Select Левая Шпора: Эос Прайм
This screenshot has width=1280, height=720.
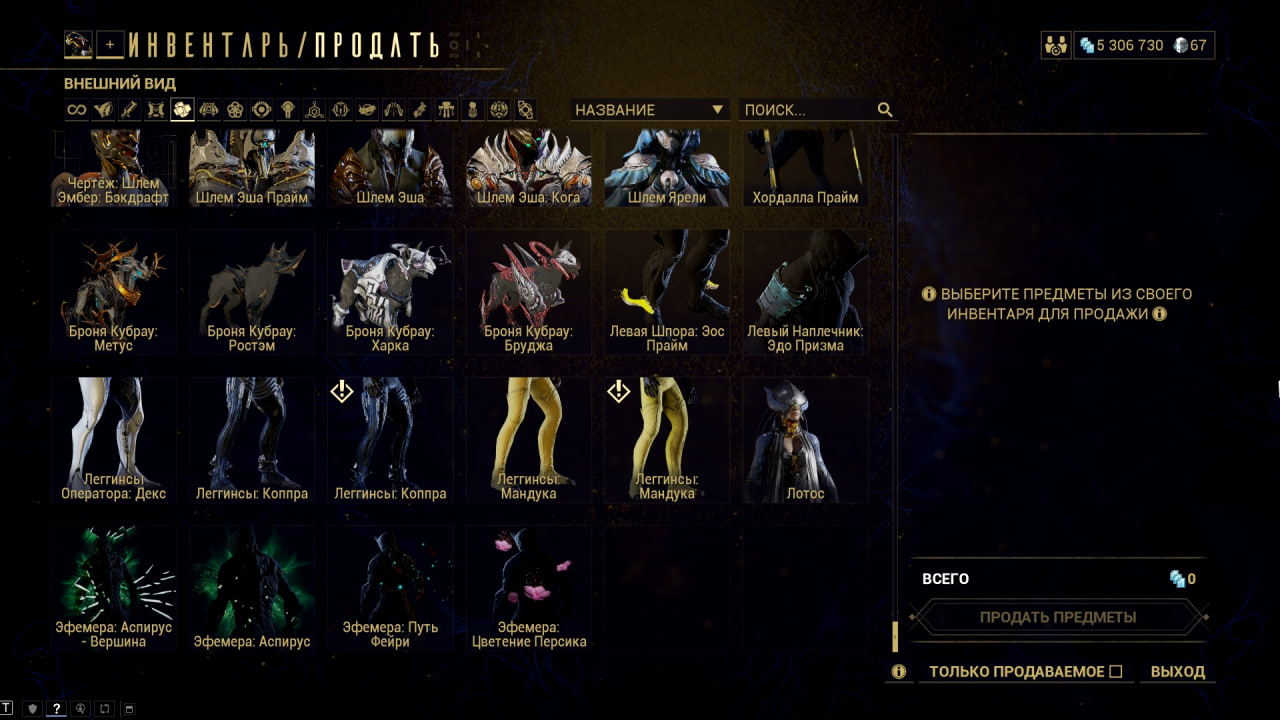tap(667, 292)
